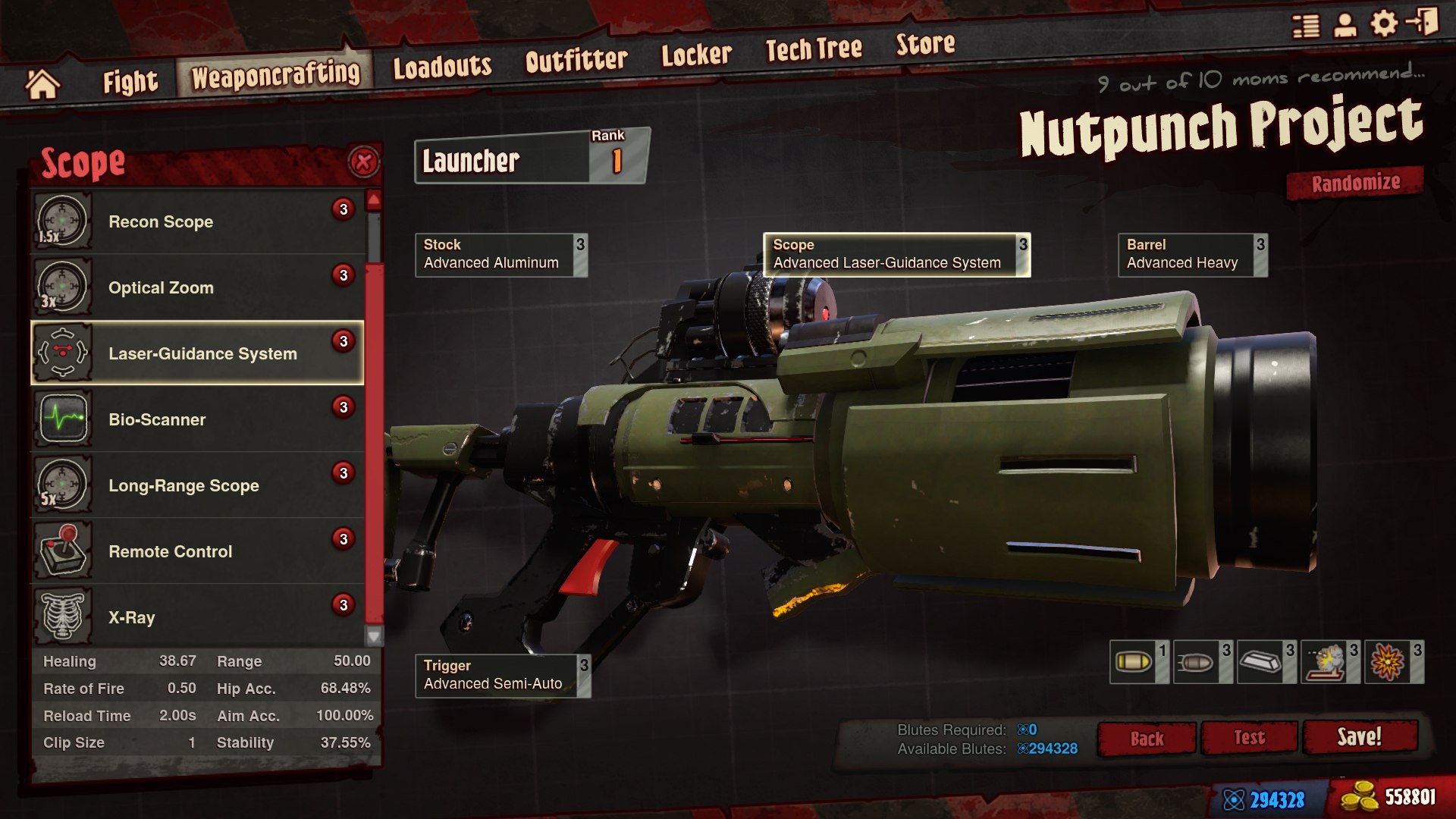The height and width of the screenshot is (819, 1456).
Task: Select the Optical Zoom 3x scope icon
Action: tap(62, 287)
